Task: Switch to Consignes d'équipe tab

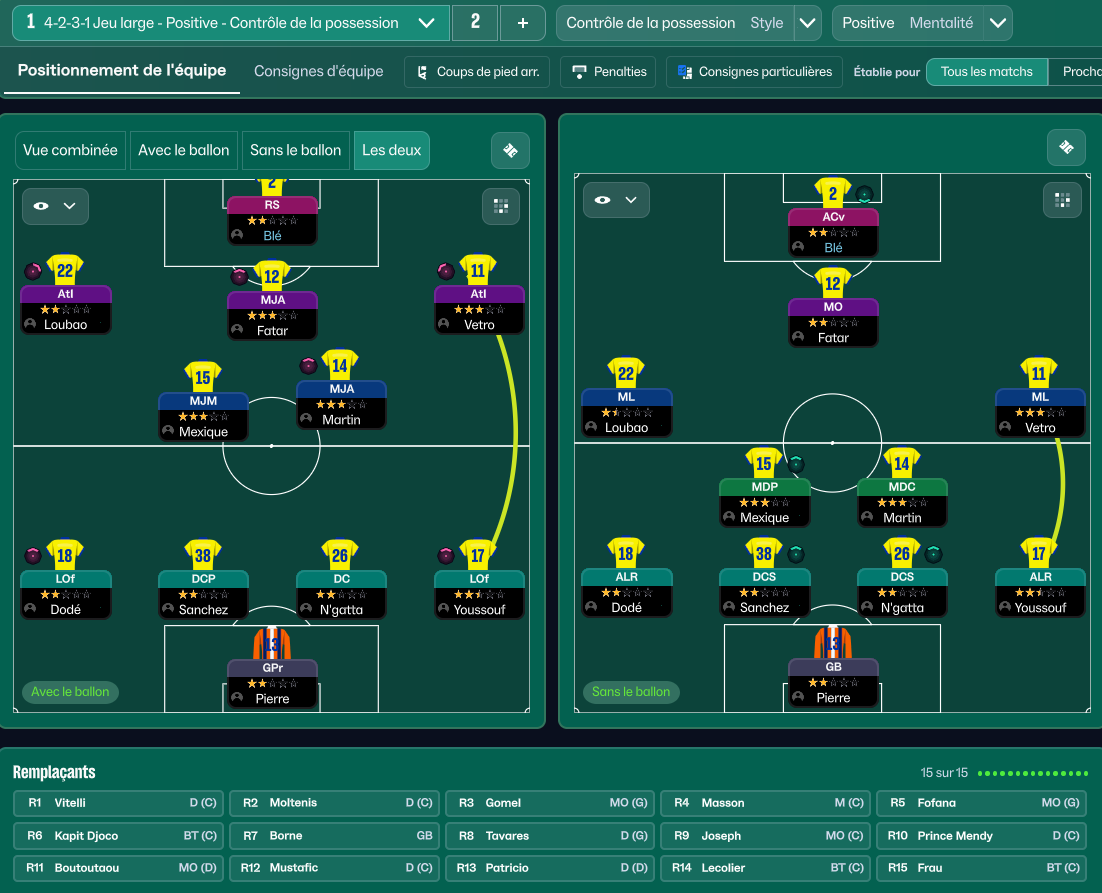Action: pyautogui.click(x=318, y=71)
